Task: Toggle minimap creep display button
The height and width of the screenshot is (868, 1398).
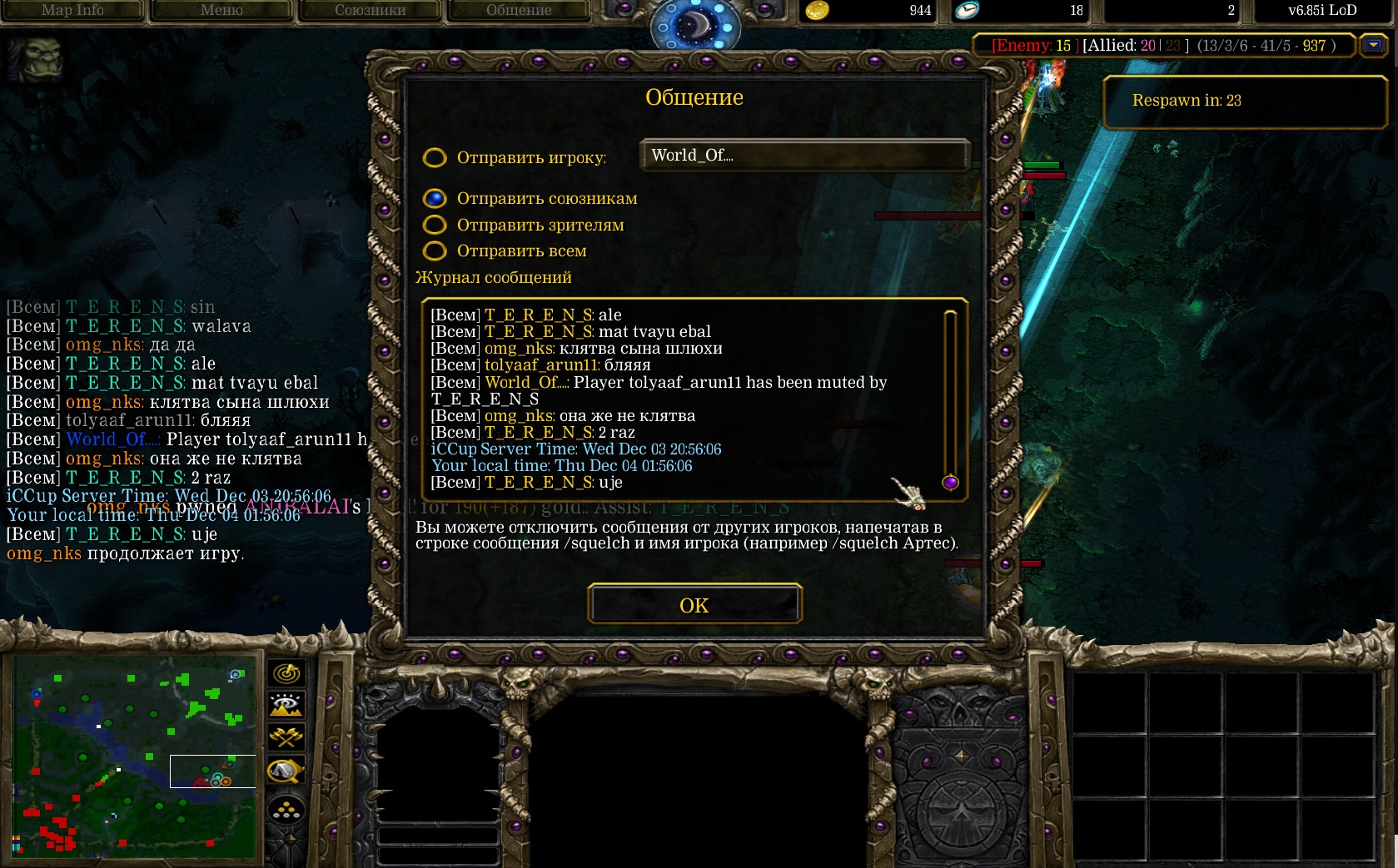Action: [286, 771]
